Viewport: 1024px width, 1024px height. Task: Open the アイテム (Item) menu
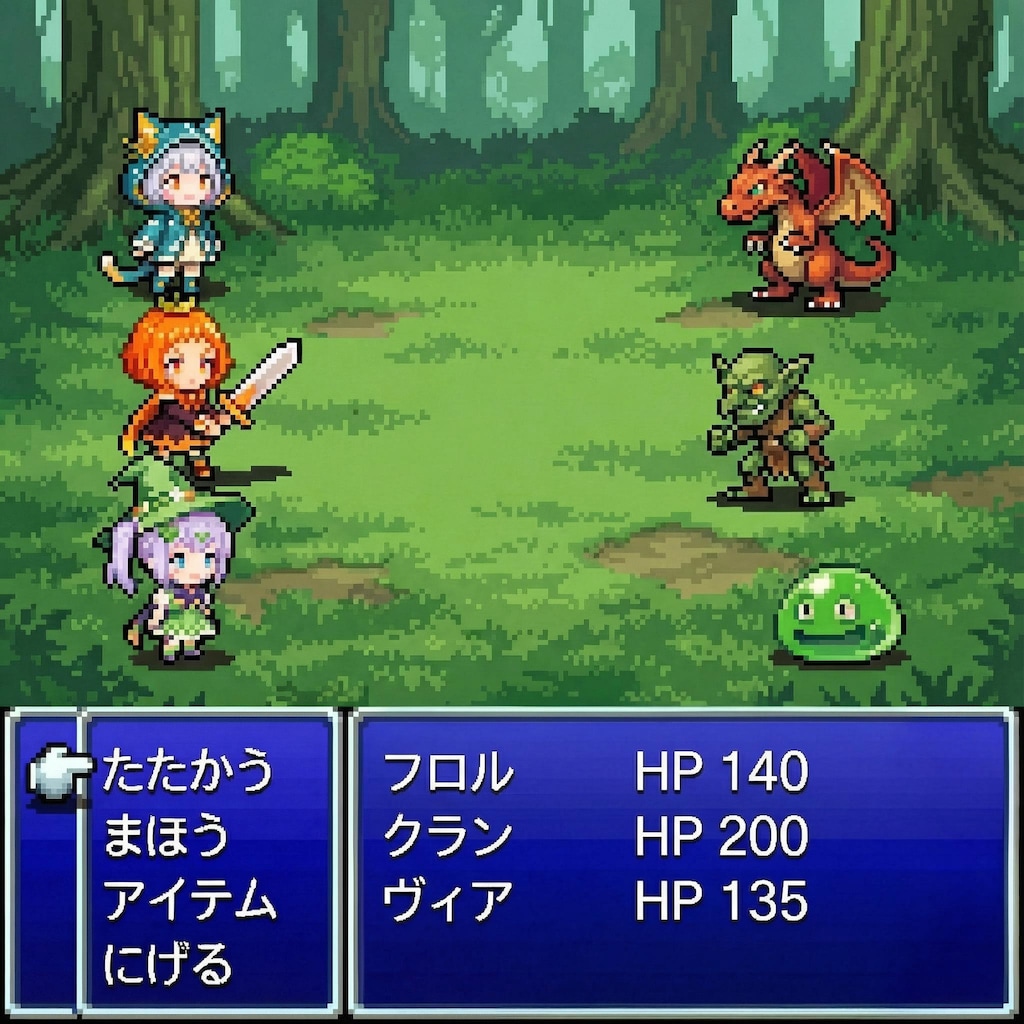[x=189, y=902]
